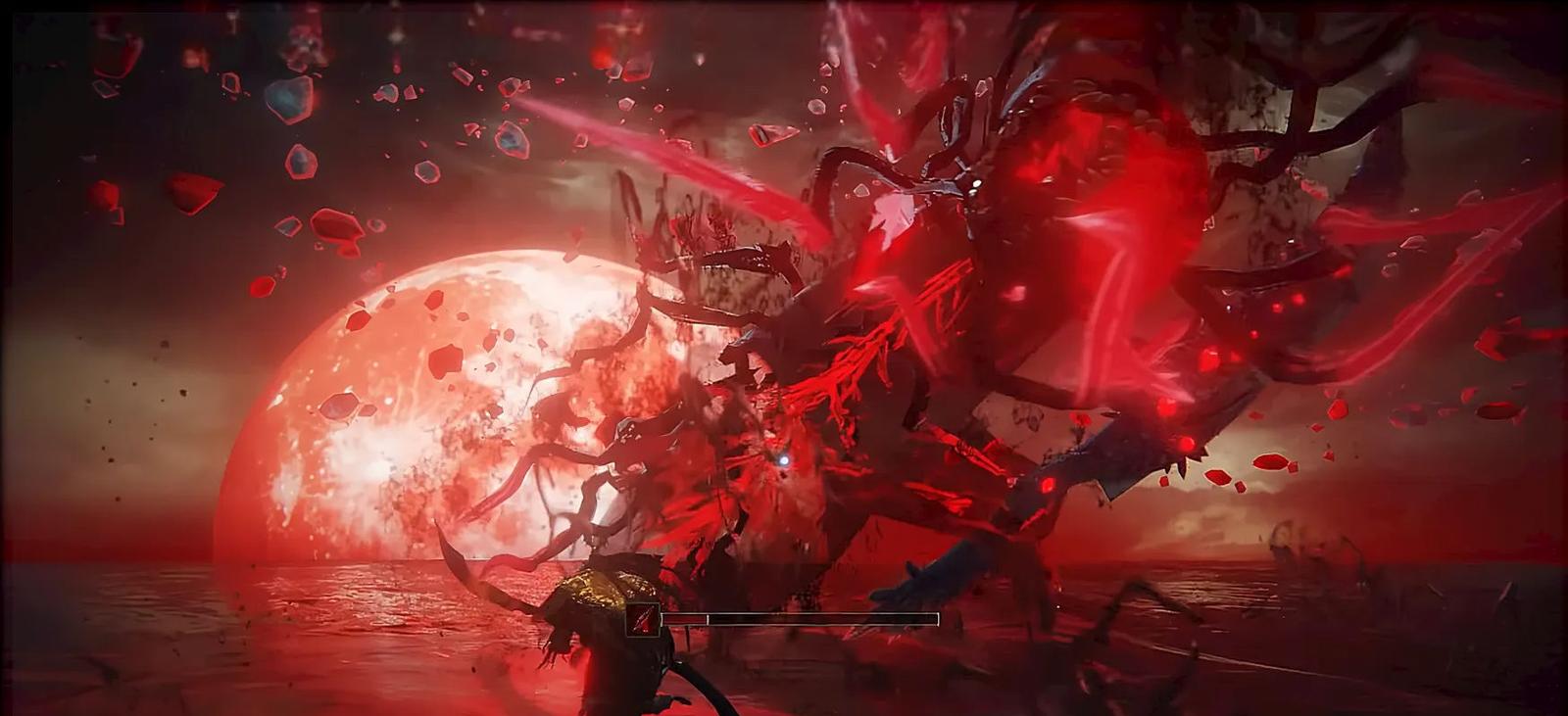Click the segment divider on the boss gauge
This screenshot has width=1568, height=716.
[708, 620]
